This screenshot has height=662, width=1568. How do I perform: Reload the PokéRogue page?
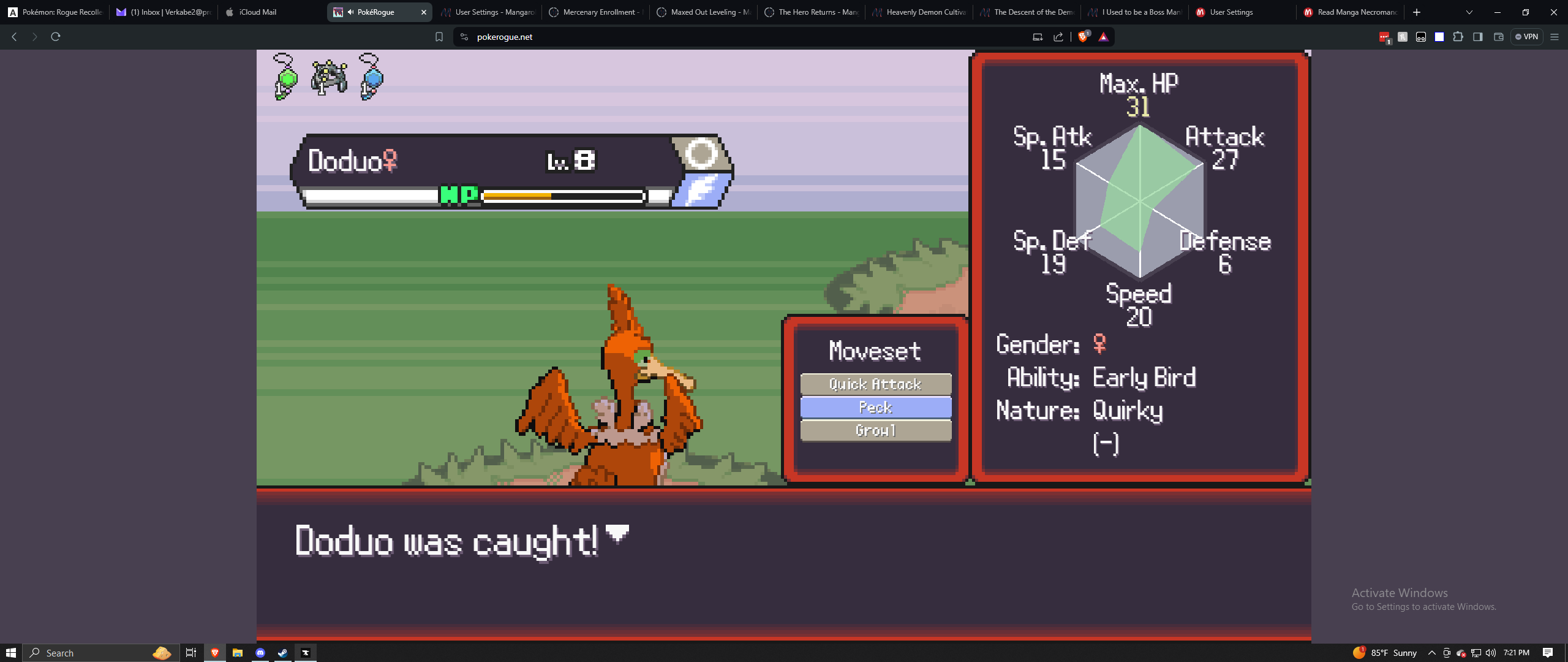point(56,37)
